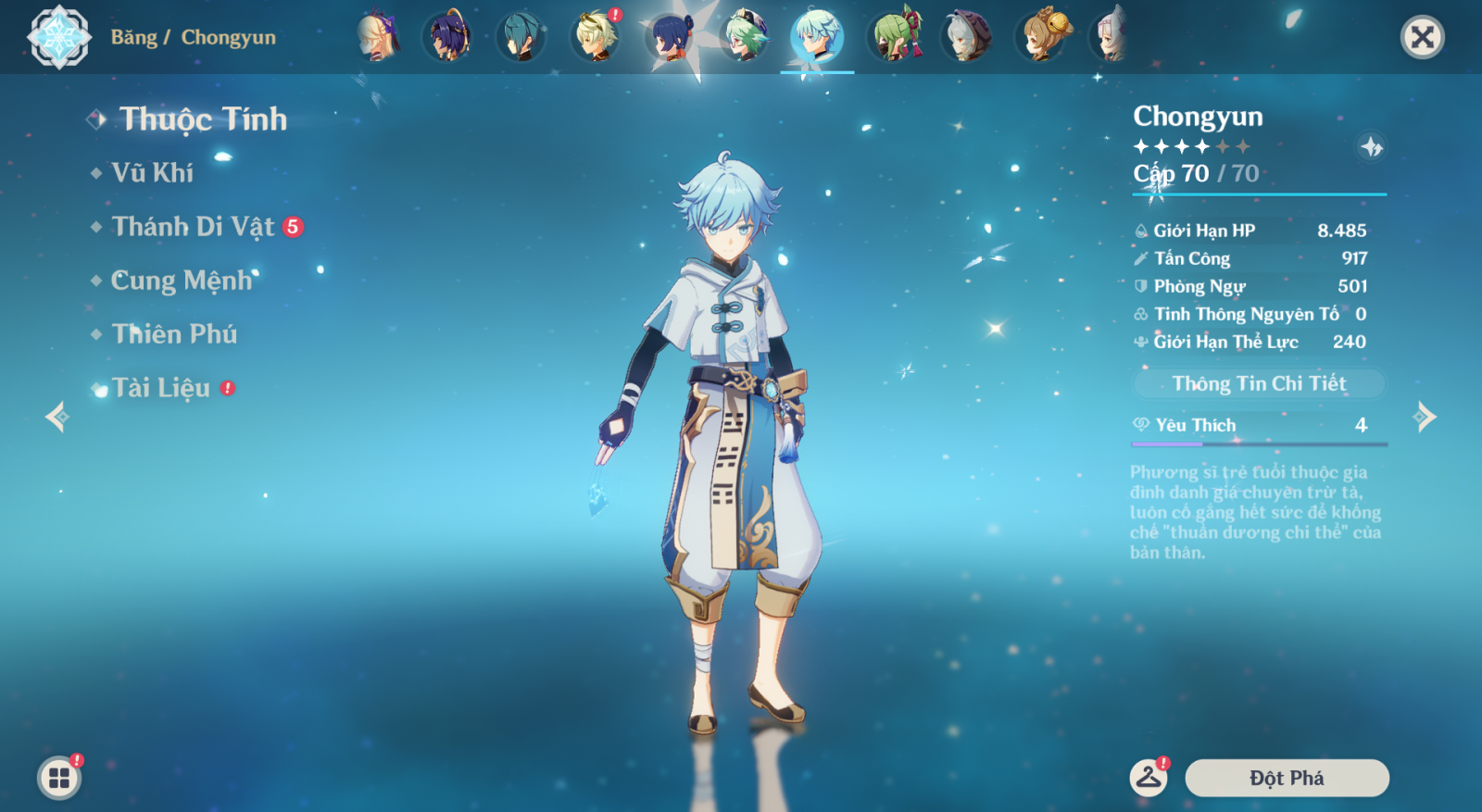This screenshot has width=1482, height=812.
Task: Open the outfit hanger icon
Action: tap(1149, 778)
